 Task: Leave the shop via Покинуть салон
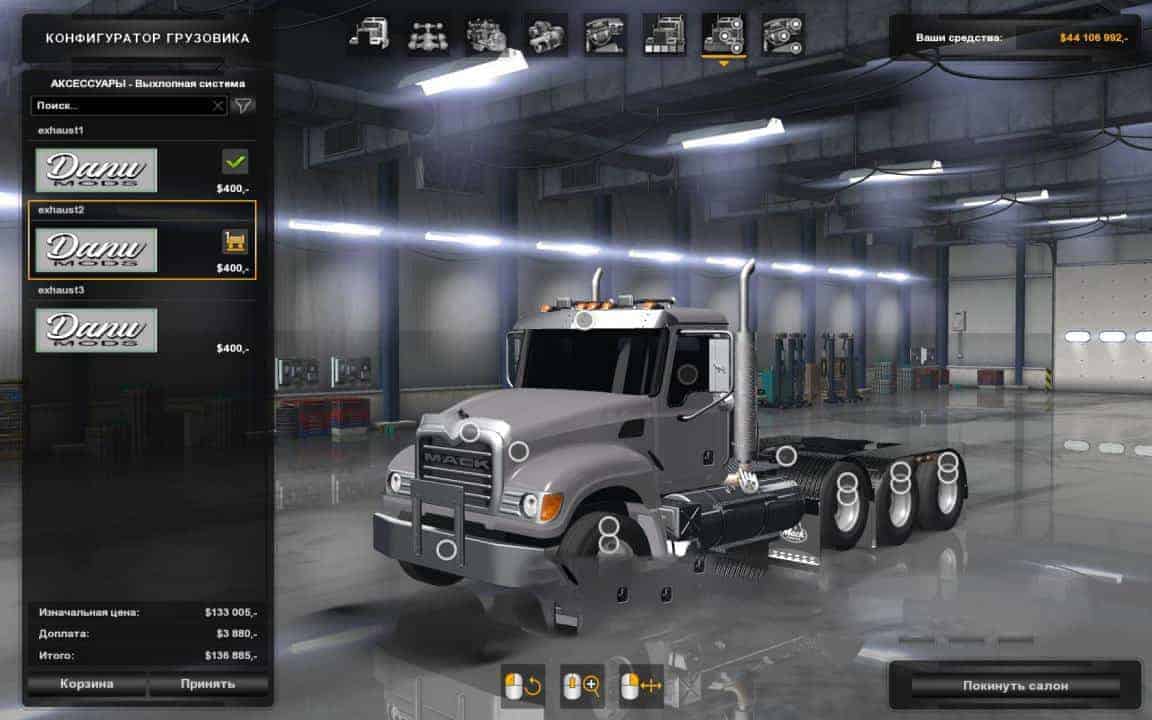1015,685
